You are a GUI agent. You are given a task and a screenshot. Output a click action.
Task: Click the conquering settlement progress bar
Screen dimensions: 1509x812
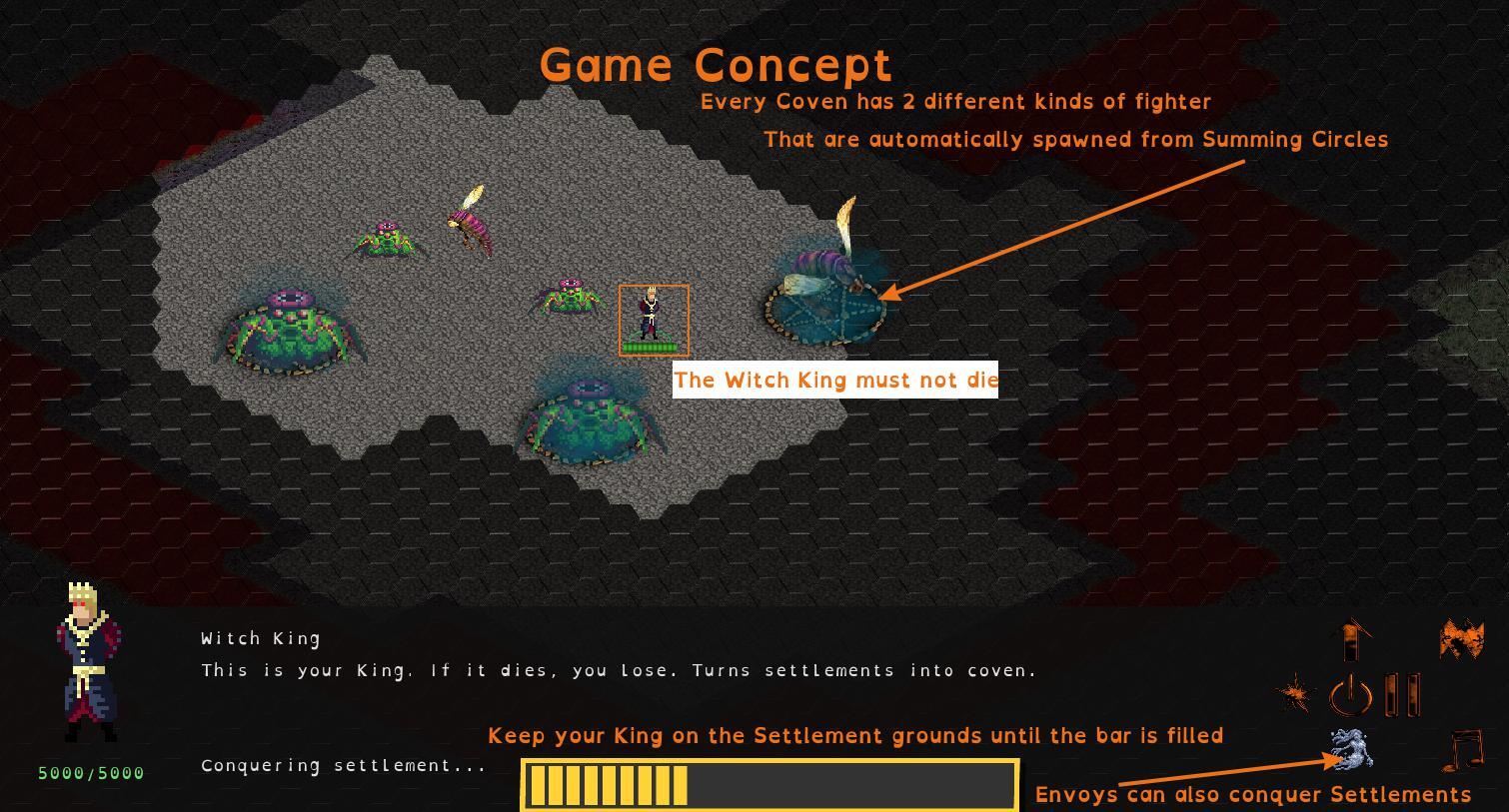tap(769, 785)
